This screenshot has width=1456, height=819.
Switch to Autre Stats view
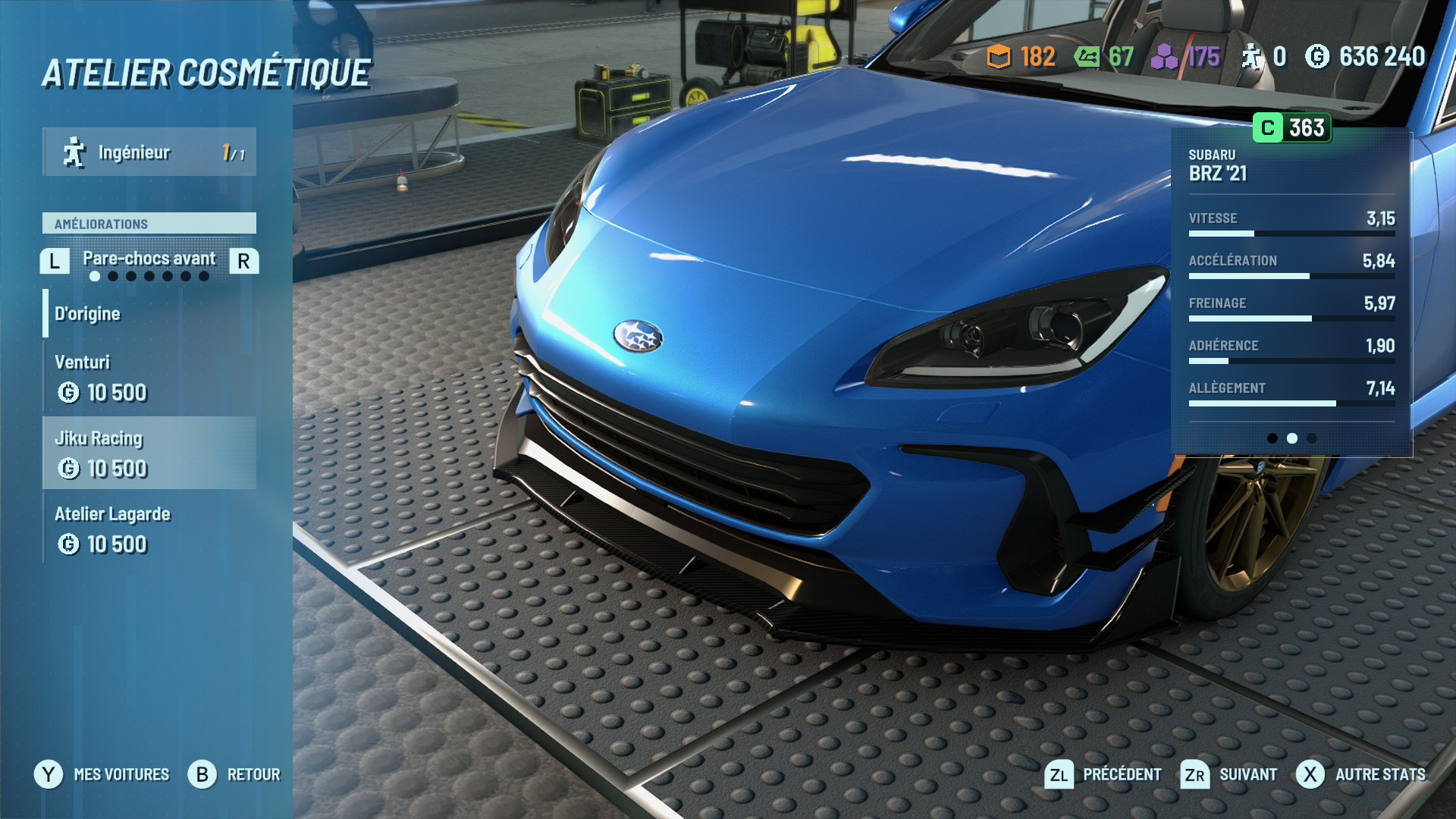click(1360, 774)
